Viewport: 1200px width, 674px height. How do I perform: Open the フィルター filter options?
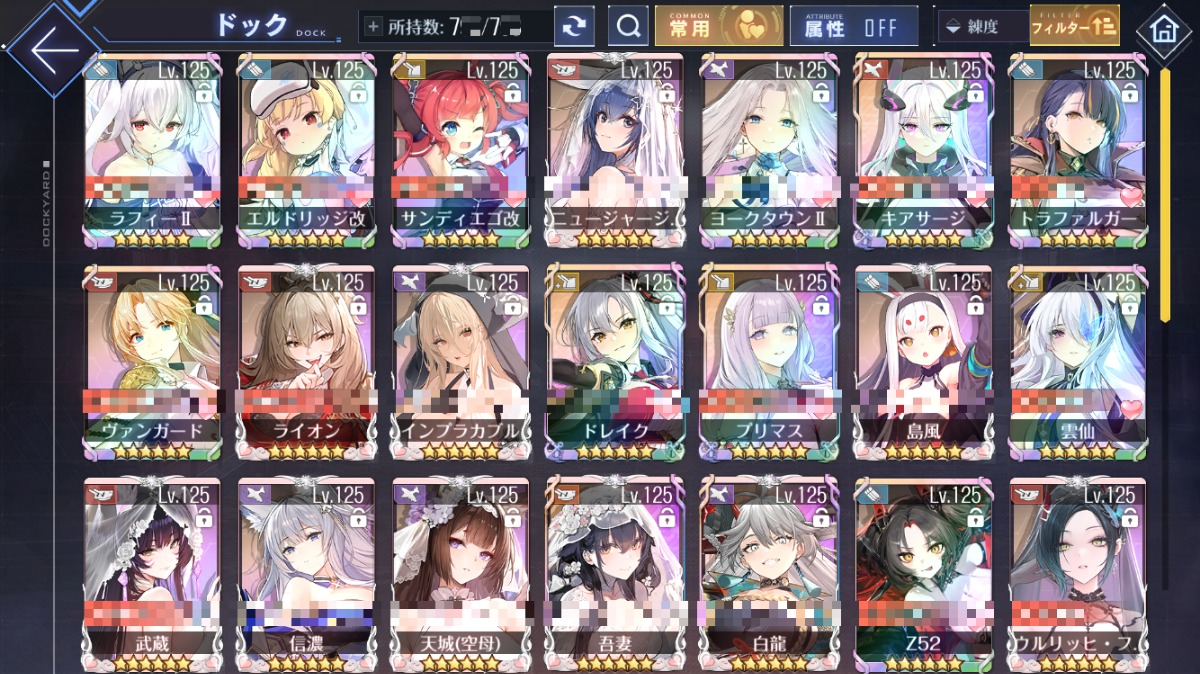[x=1074, y=27]
